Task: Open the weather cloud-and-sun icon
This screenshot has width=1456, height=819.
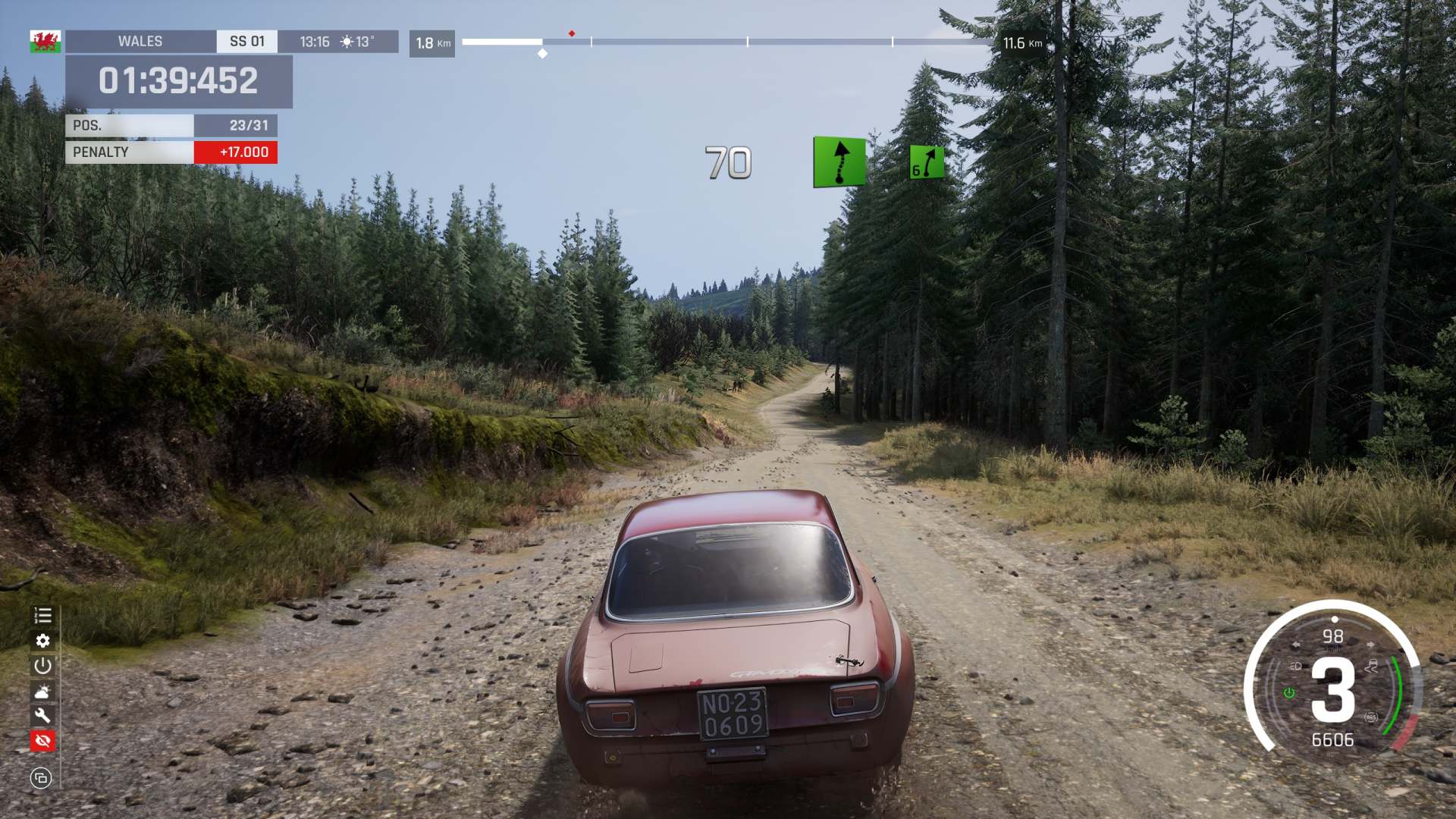Action: 42,691
